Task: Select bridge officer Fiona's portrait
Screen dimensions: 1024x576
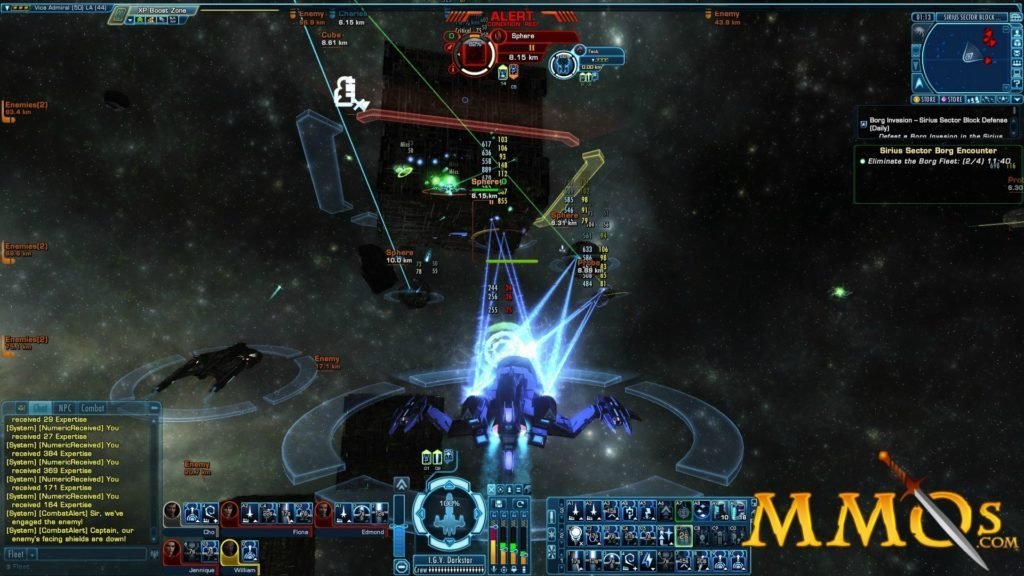Action: tap(230, 512)
